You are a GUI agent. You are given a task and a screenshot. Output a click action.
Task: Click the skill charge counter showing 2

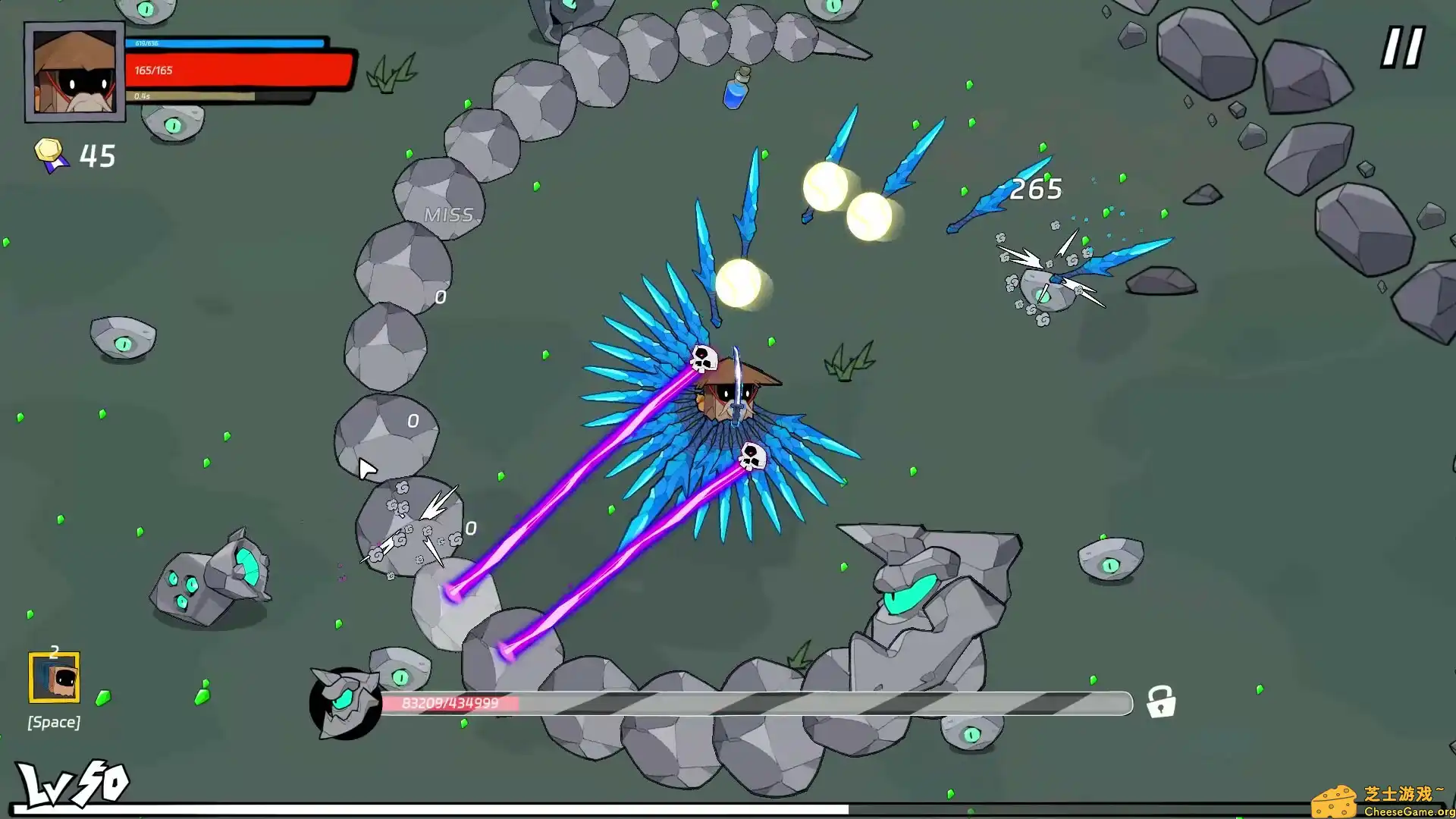[54, 651]
